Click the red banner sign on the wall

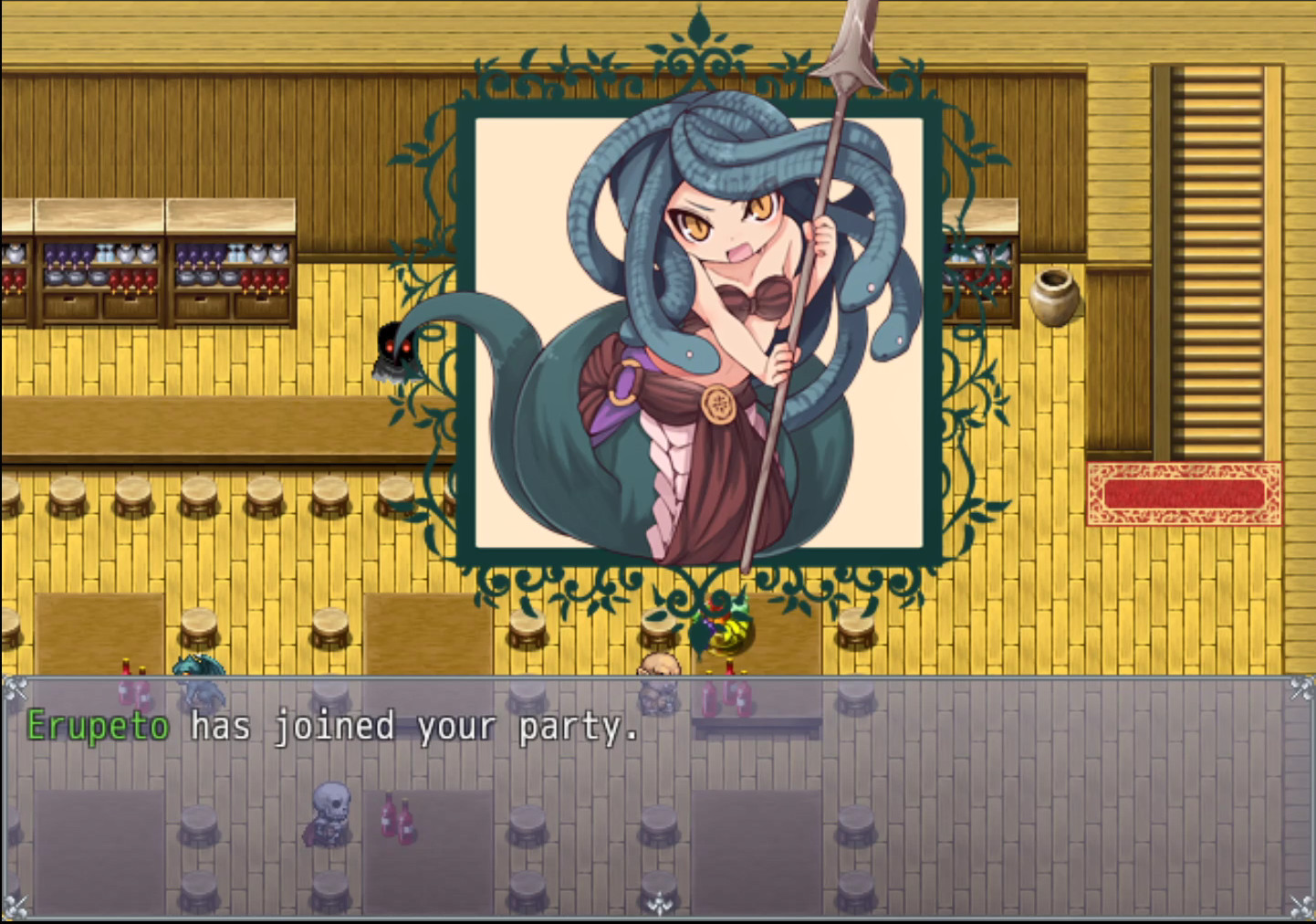1184,493
